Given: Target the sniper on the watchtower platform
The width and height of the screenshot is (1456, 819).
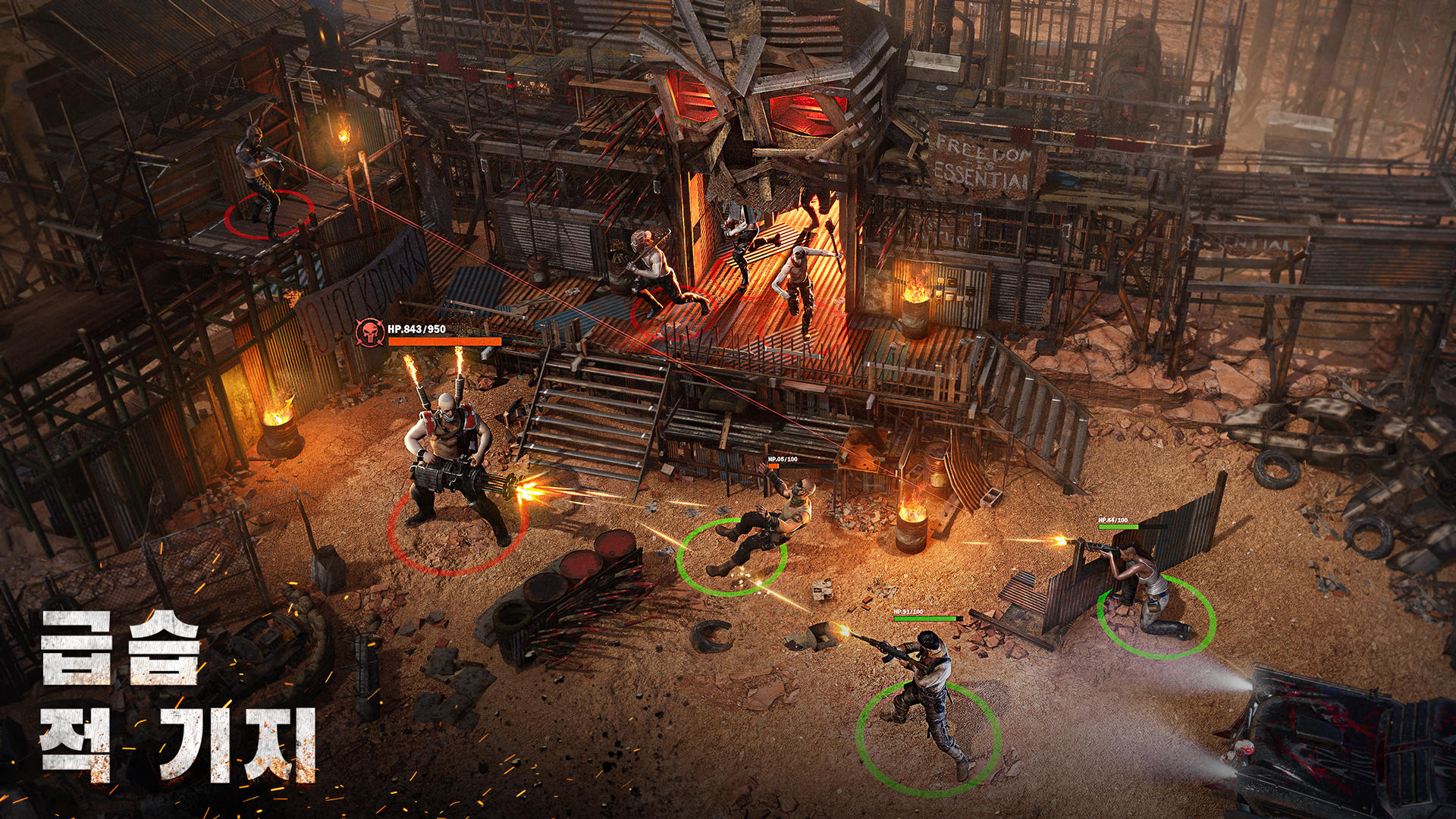Looking at the screenshot, I should [x=263, y=178].
